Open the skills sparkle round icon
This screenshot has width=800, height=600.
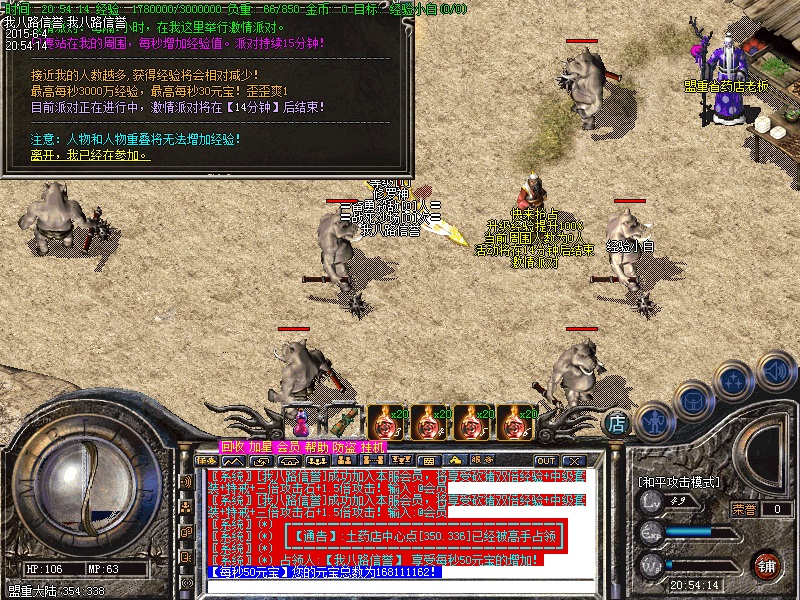click(733, 381)
